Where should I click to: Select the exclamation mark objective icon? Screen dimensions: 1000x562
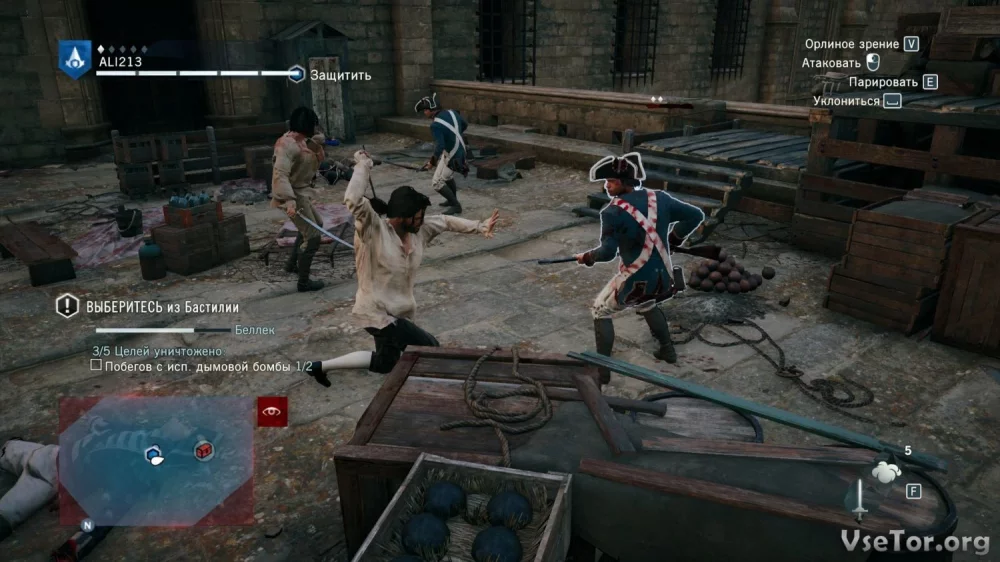coord(67,306)
